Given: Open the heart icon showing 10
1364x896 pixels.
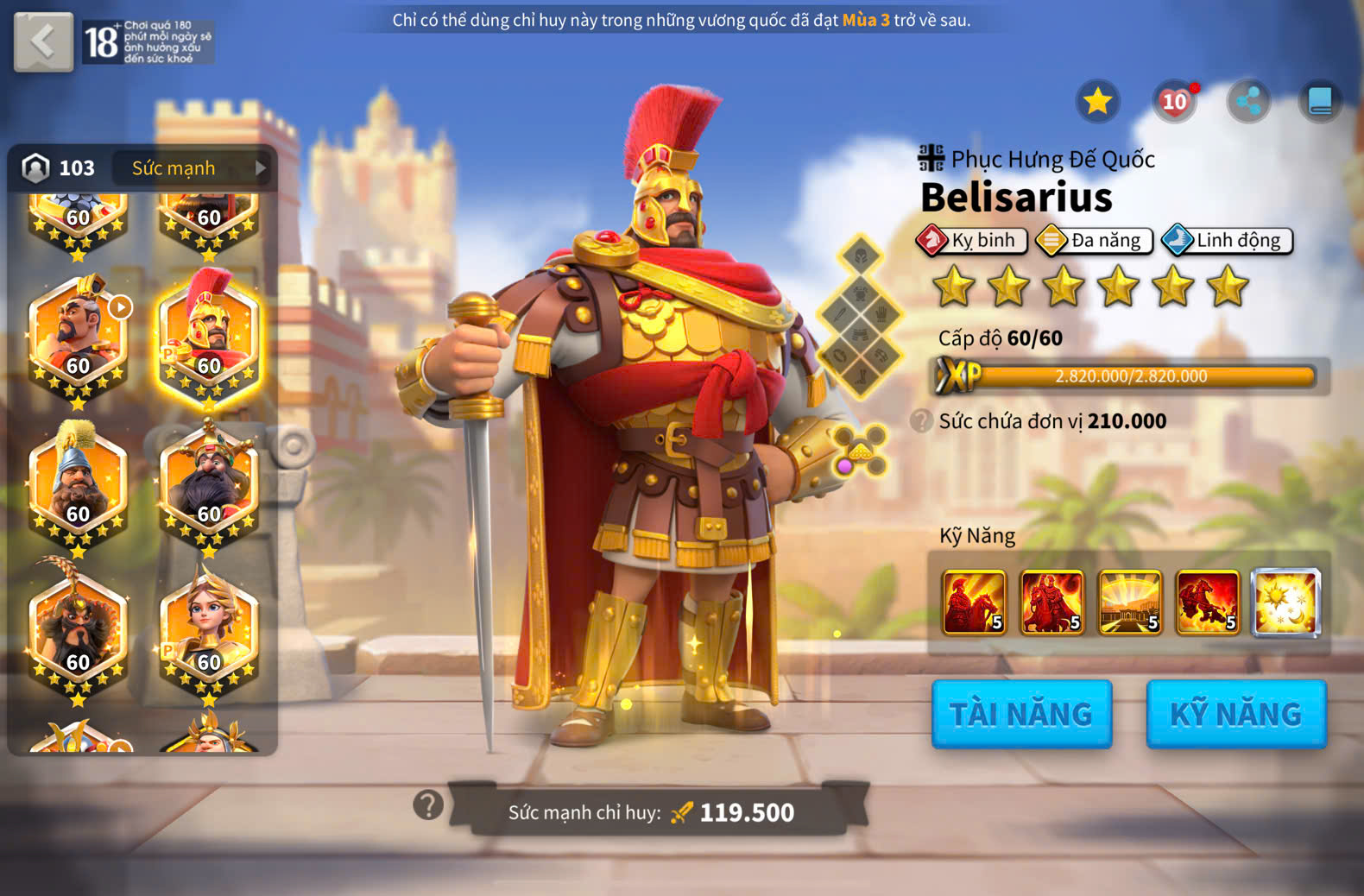Looking at the screenshot, I should (1174, 102).
